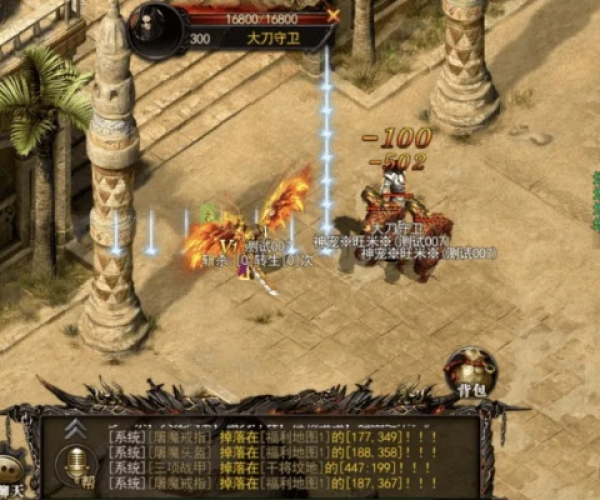This screenshot has height=500, width=600.
Task: Close the 大刀守卫 target frame
Action: click(x=333, y=15)
